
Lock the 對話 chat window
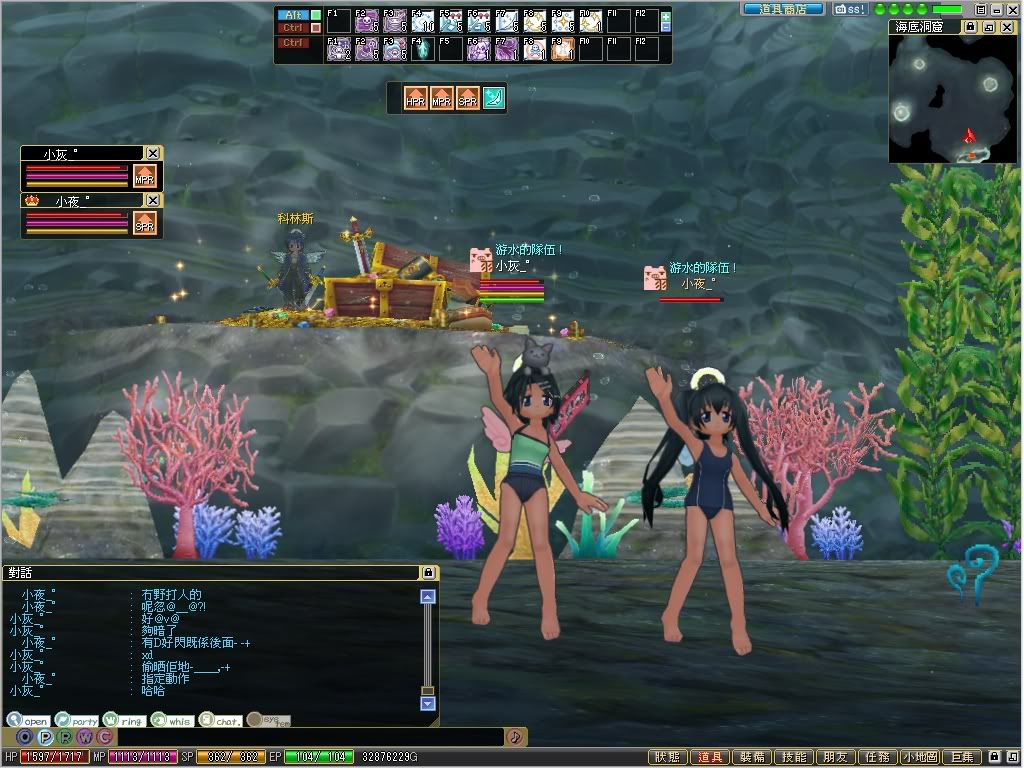tap(429, 573)
